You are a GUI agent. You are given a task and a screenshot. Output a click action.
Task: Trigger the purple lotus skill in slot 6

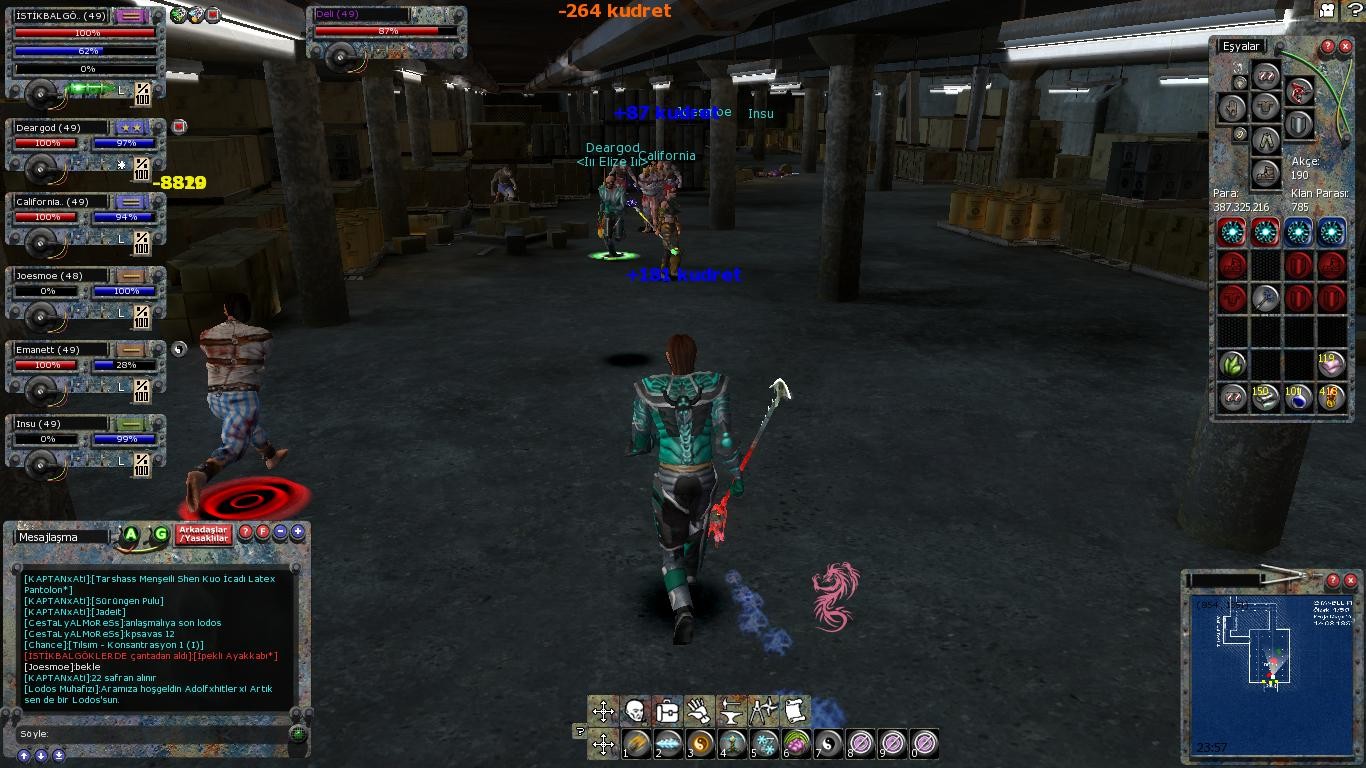tap(796, 744)
